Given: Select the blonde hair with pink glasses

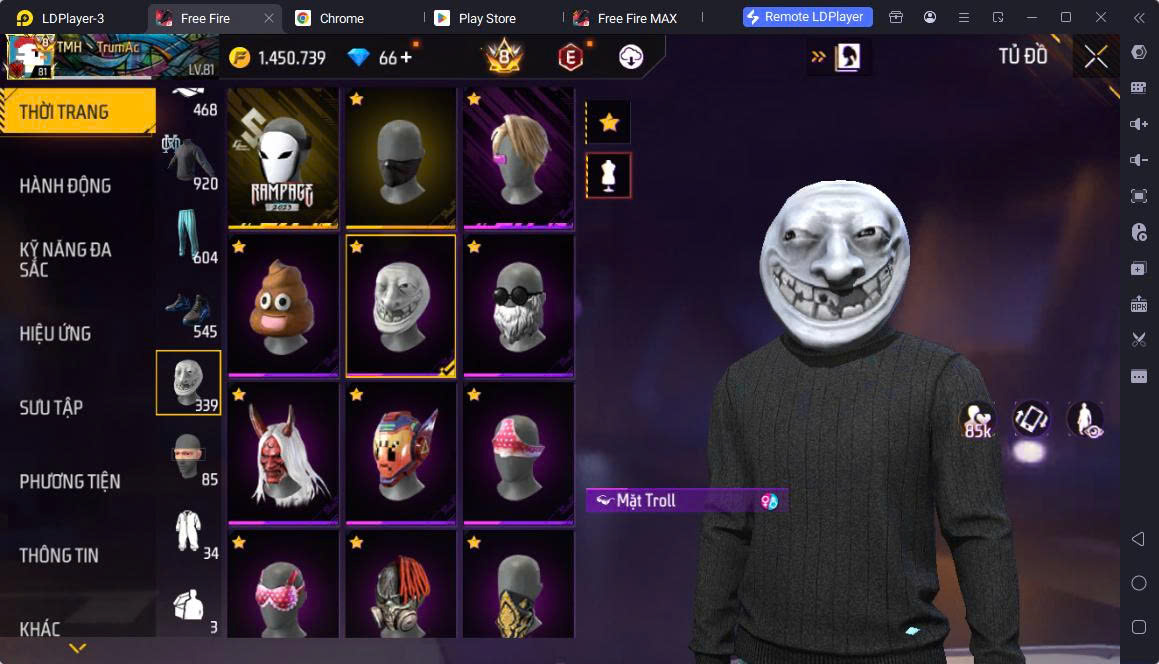Looking at the screenshot, I should coord(519,157).
